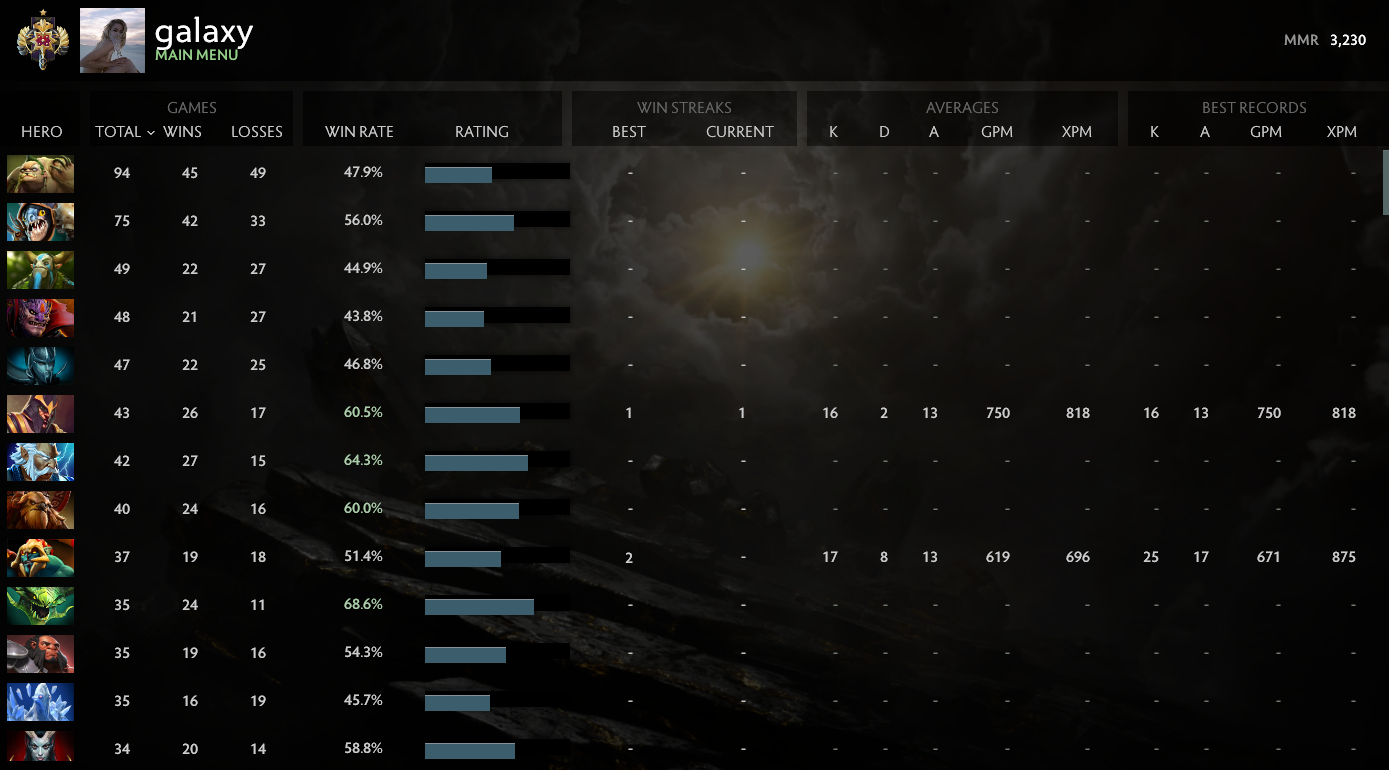Toggle sort order on the LOSSES column

(x=256, y=131)
